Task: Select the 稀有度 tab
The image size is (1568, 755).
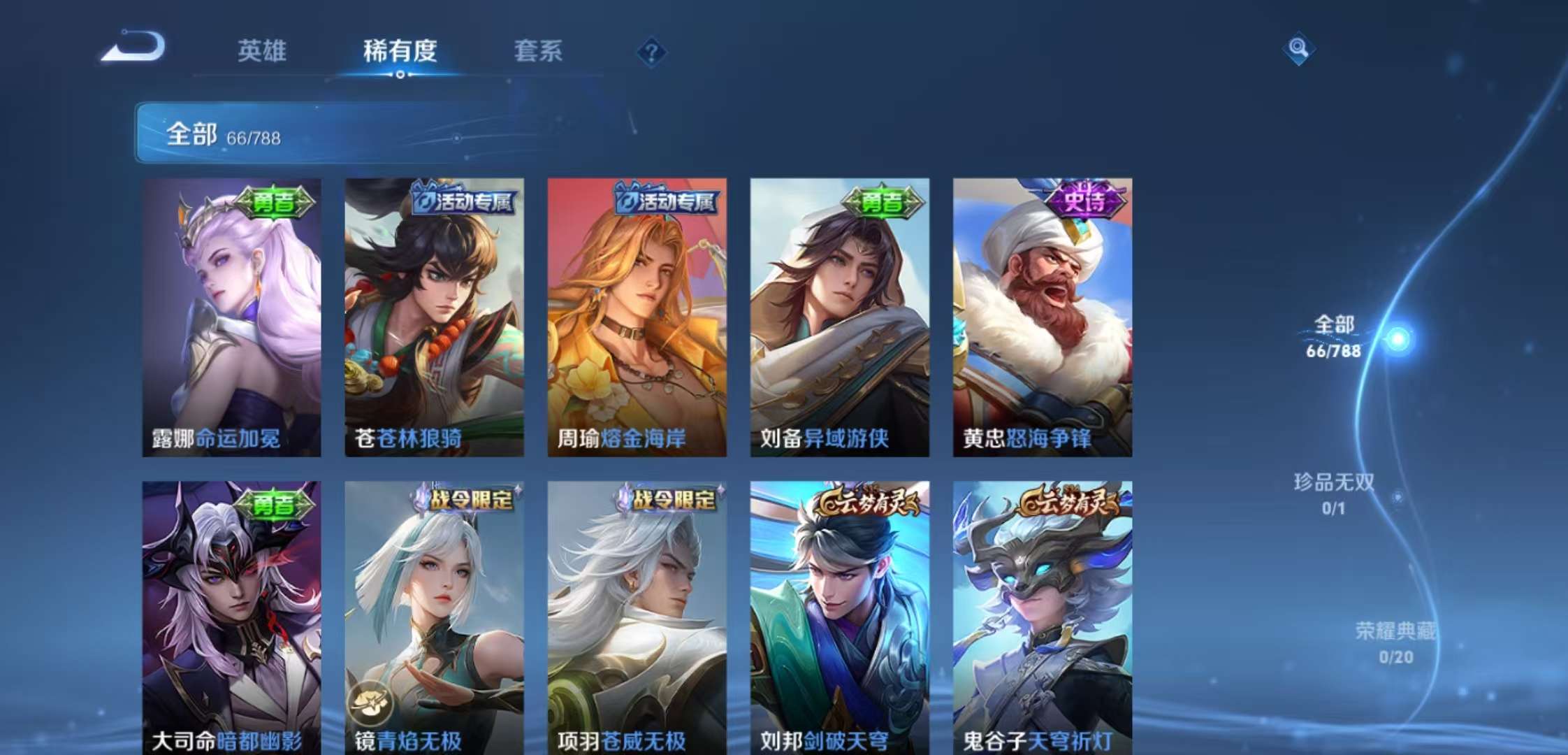Action: point(401,52)
